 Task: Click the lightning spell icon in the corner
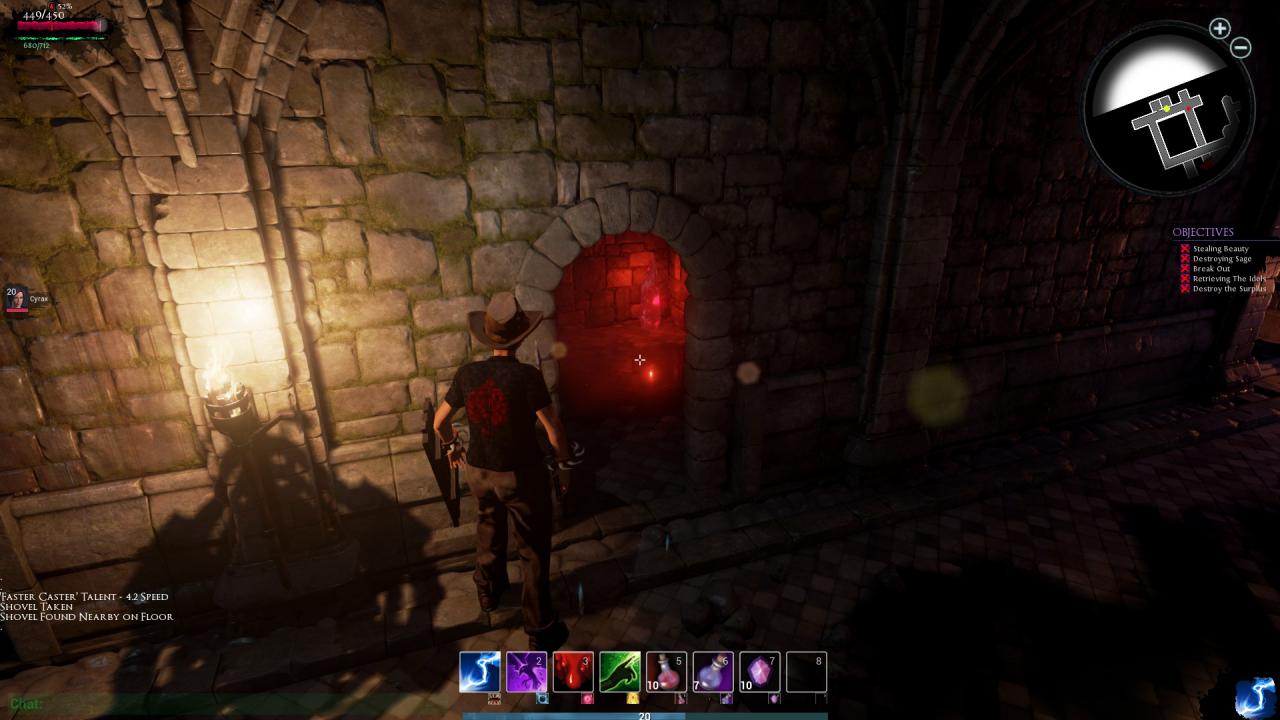(x=1255, y=696)
